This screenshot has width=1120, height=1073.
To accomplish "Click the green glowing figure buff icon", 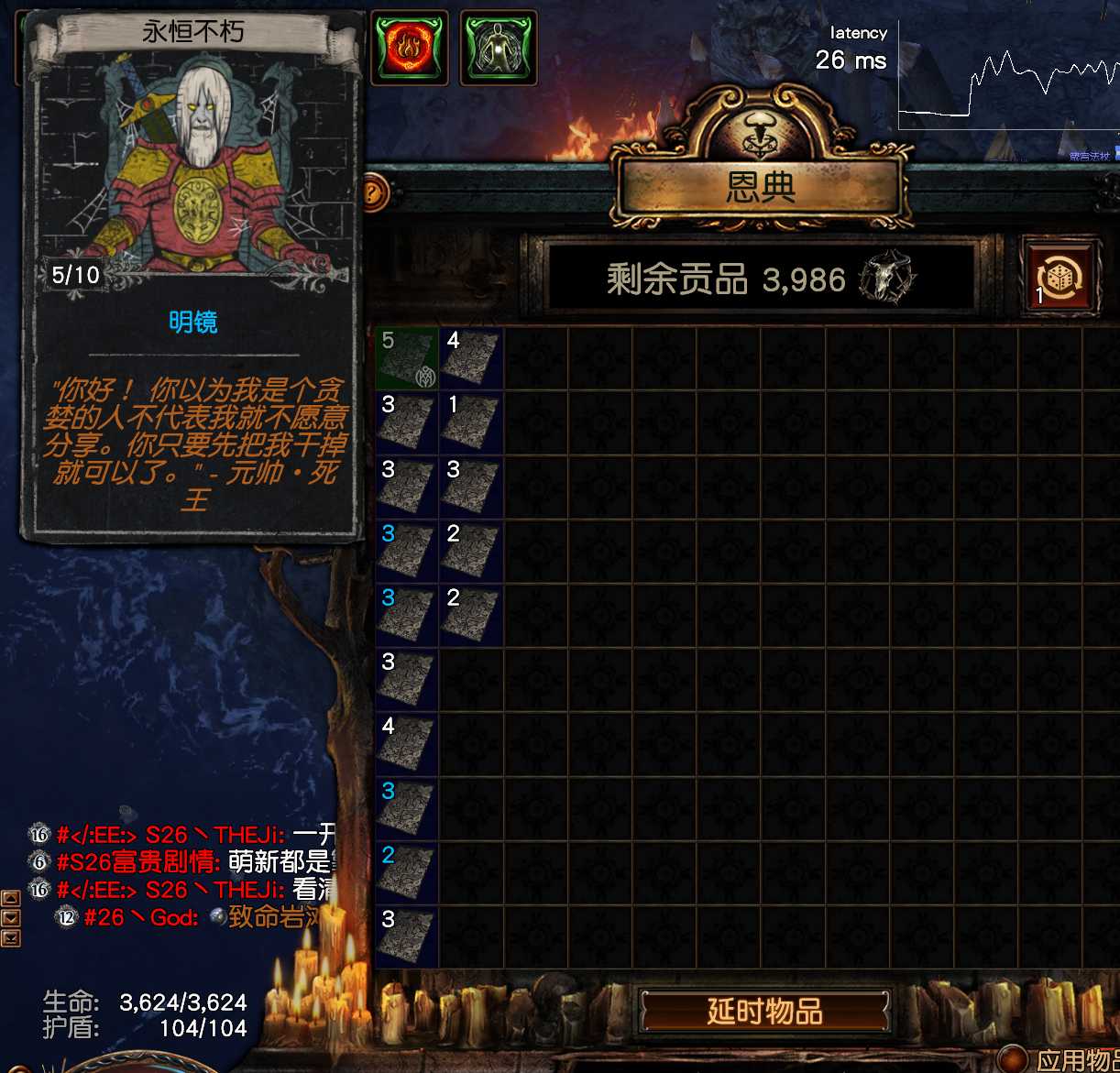I will click(x=498, y=48).
